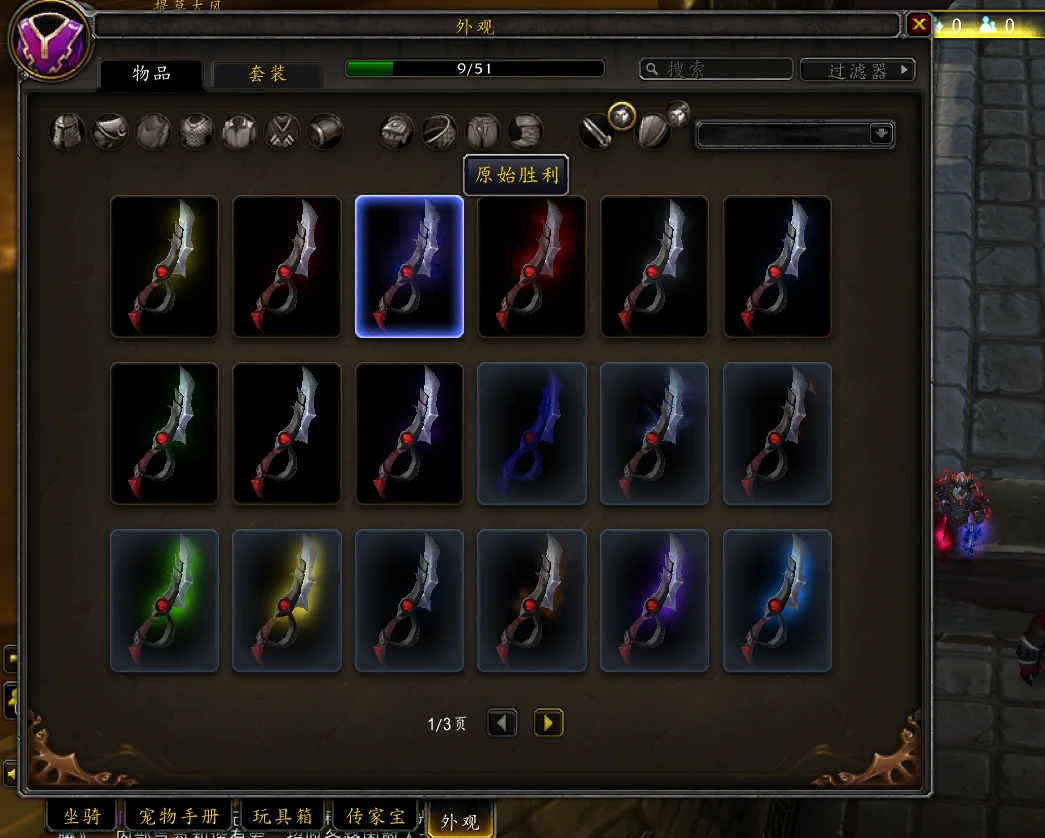Go to the next appearance page

pyautogui.click(x=548, y=722)
